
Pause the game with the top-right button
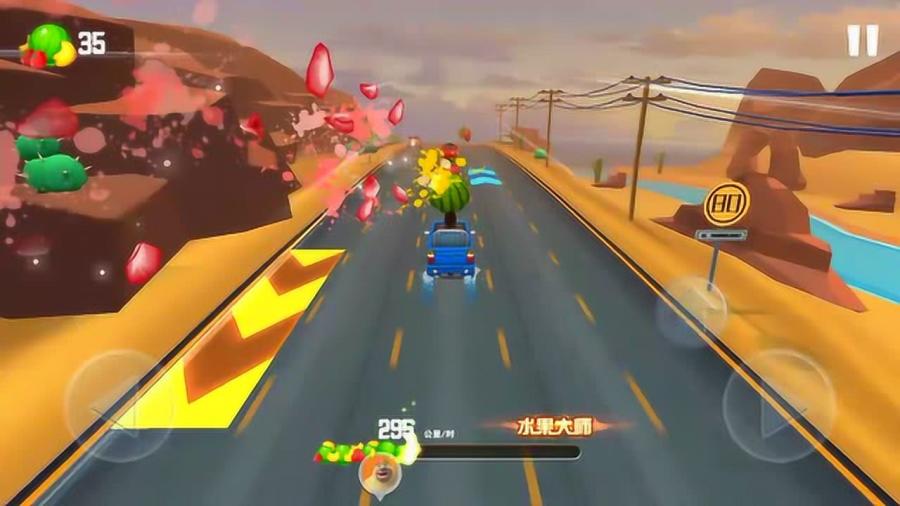pyautogui.click(x=862, y=40)
